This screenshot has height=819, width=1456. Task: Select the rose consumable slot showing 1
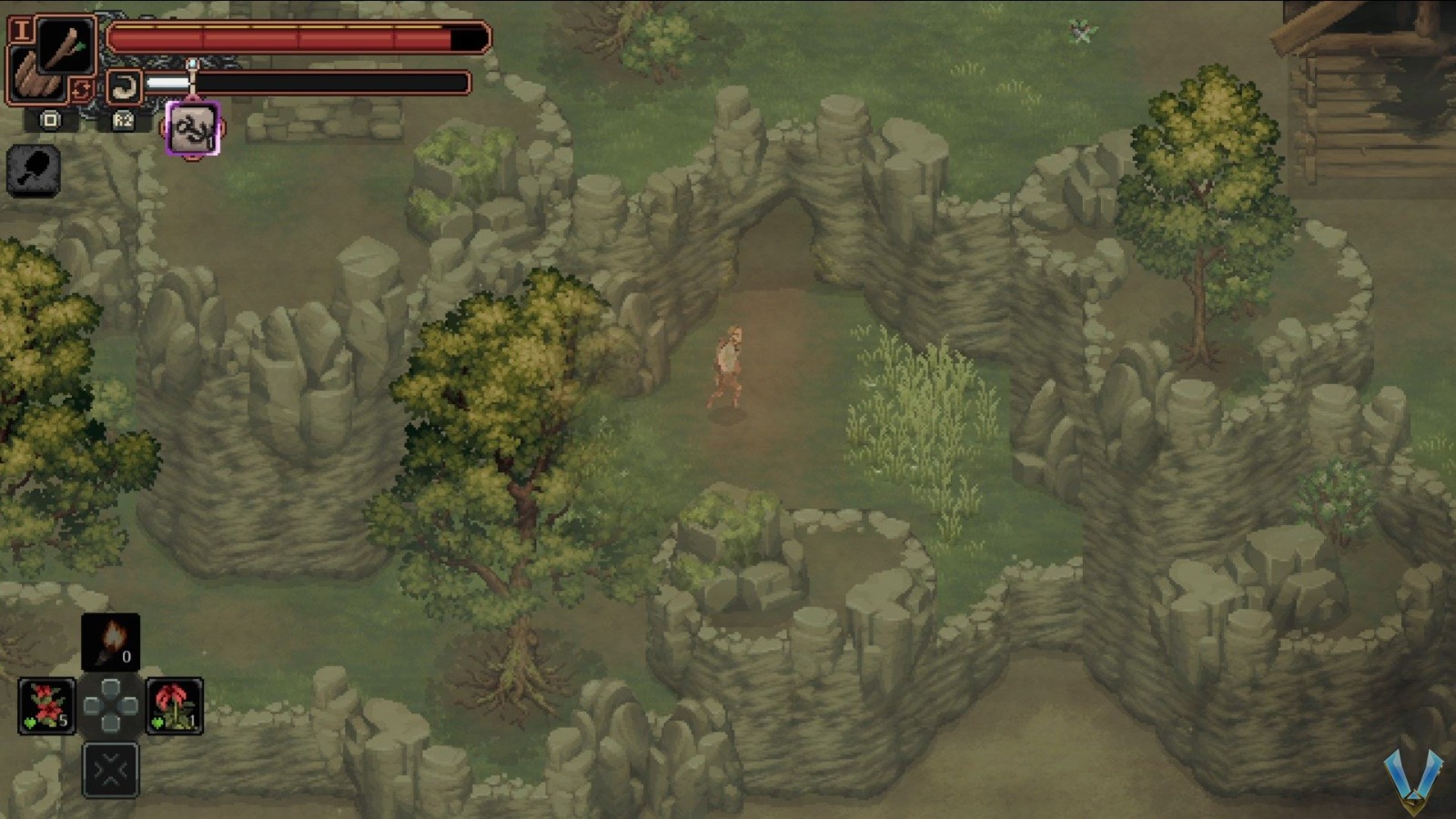(x=173, y=707)
